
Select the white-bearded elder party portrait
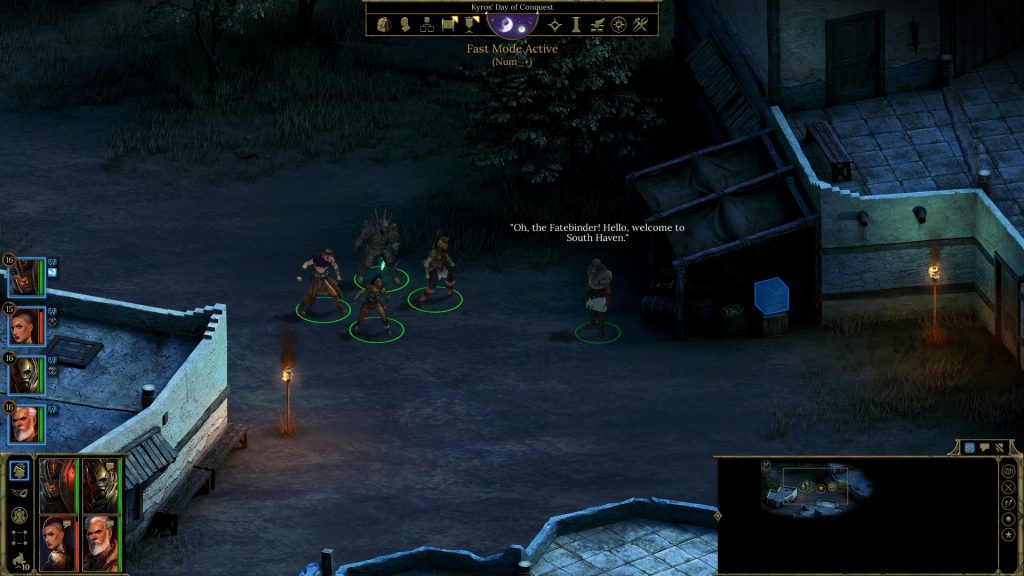pos(27,424)
